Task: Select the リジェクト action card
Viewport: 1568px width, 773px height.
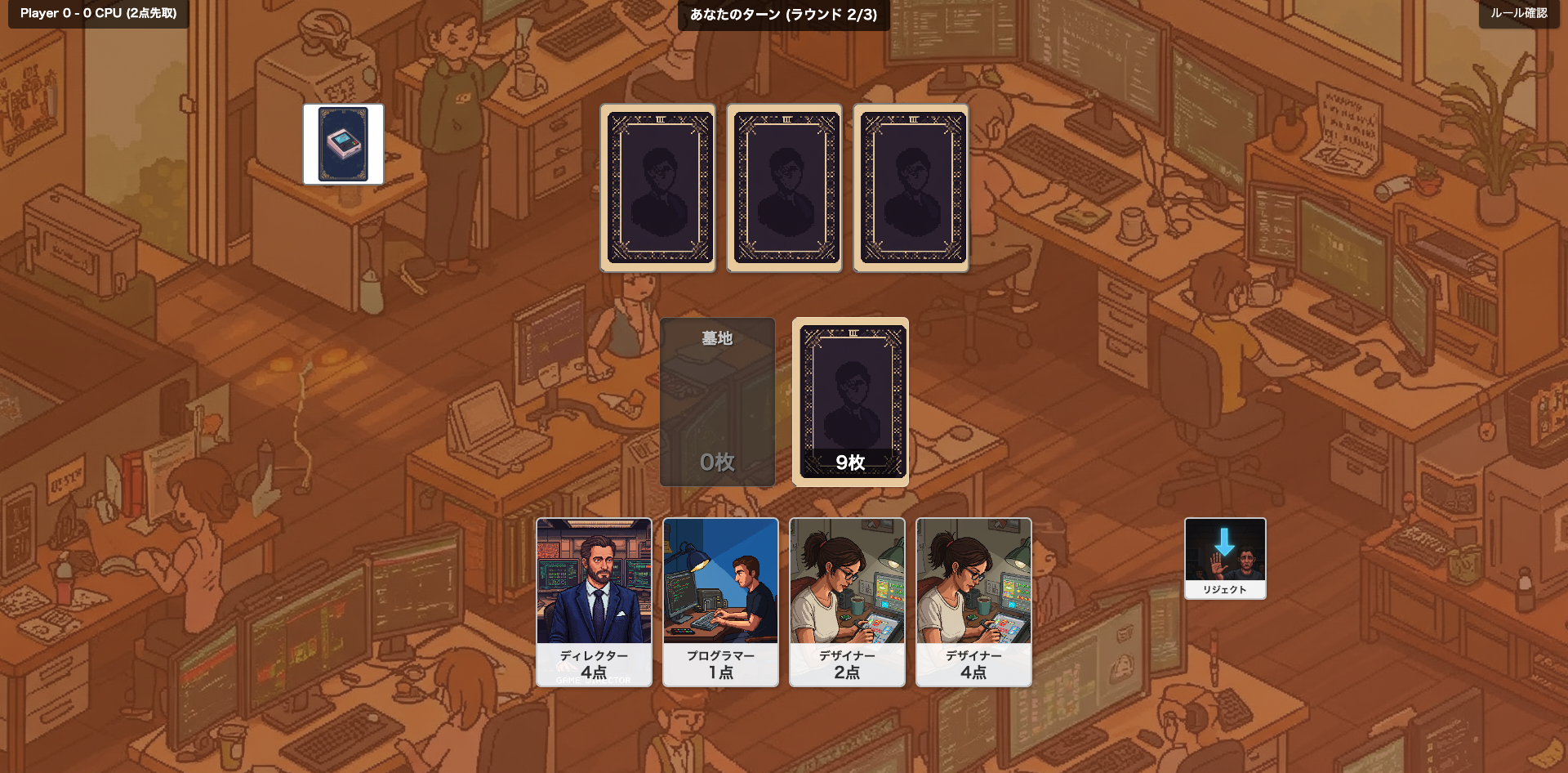Action: (1223, 558)
